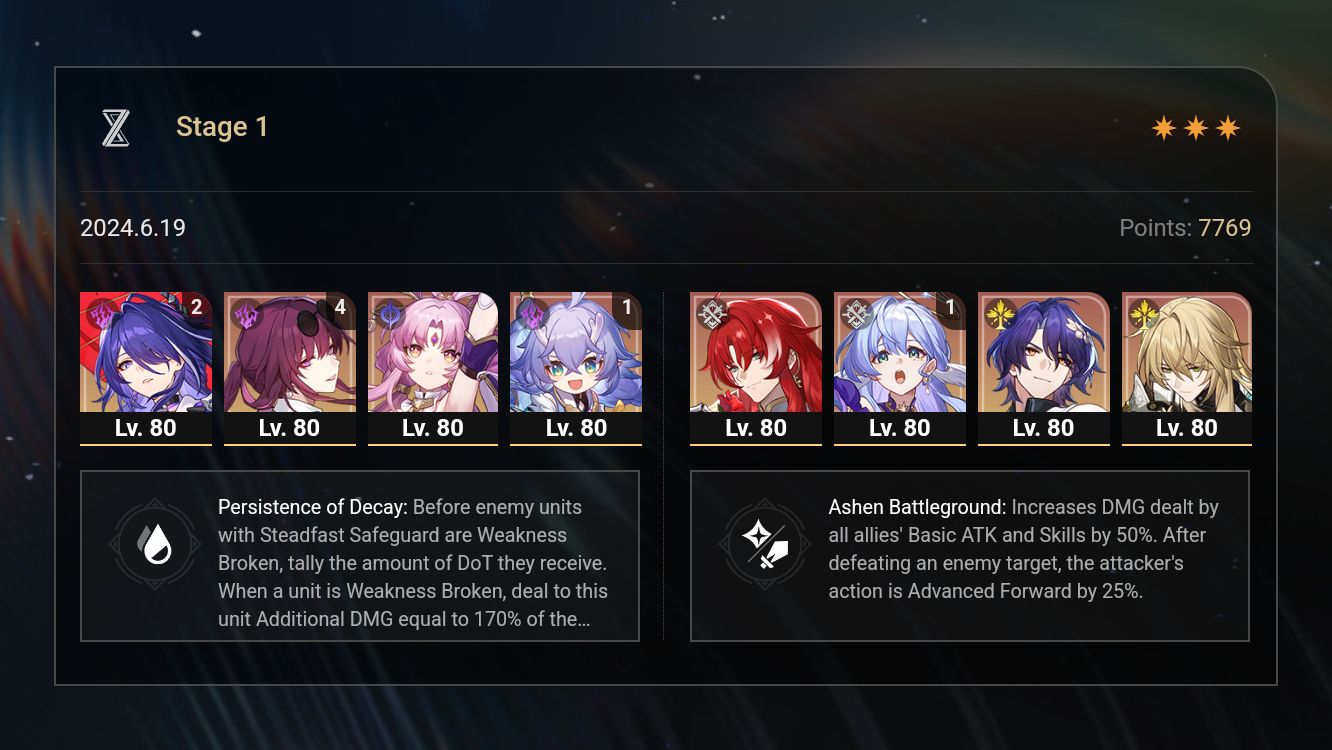
Task: Click Kafka's Eidolon 4 badge
Action: (339, 308)
